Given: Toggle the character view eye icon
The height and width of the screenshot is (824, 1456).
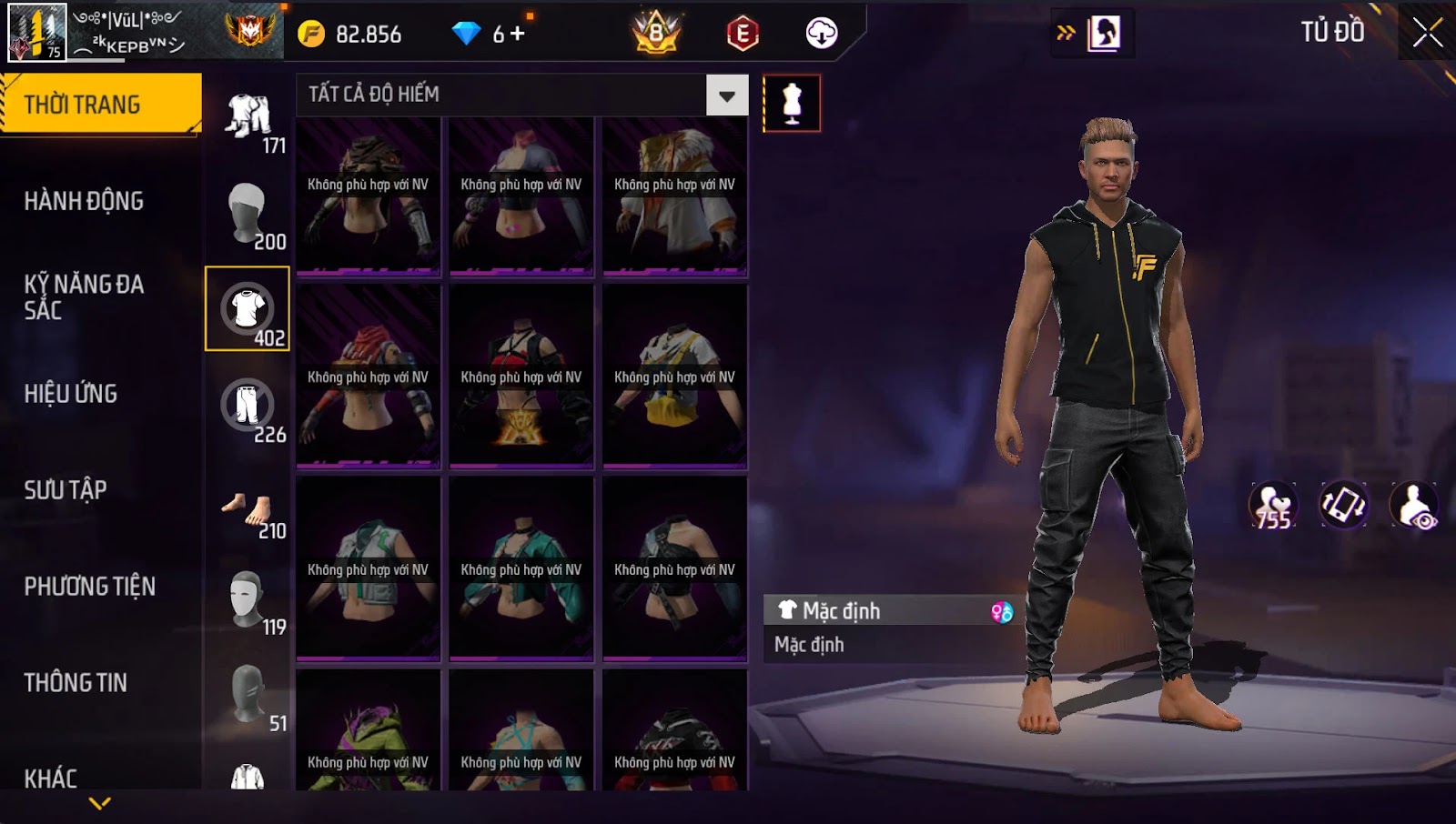Looking at the screenshot, I should (x=1413, y=506).
